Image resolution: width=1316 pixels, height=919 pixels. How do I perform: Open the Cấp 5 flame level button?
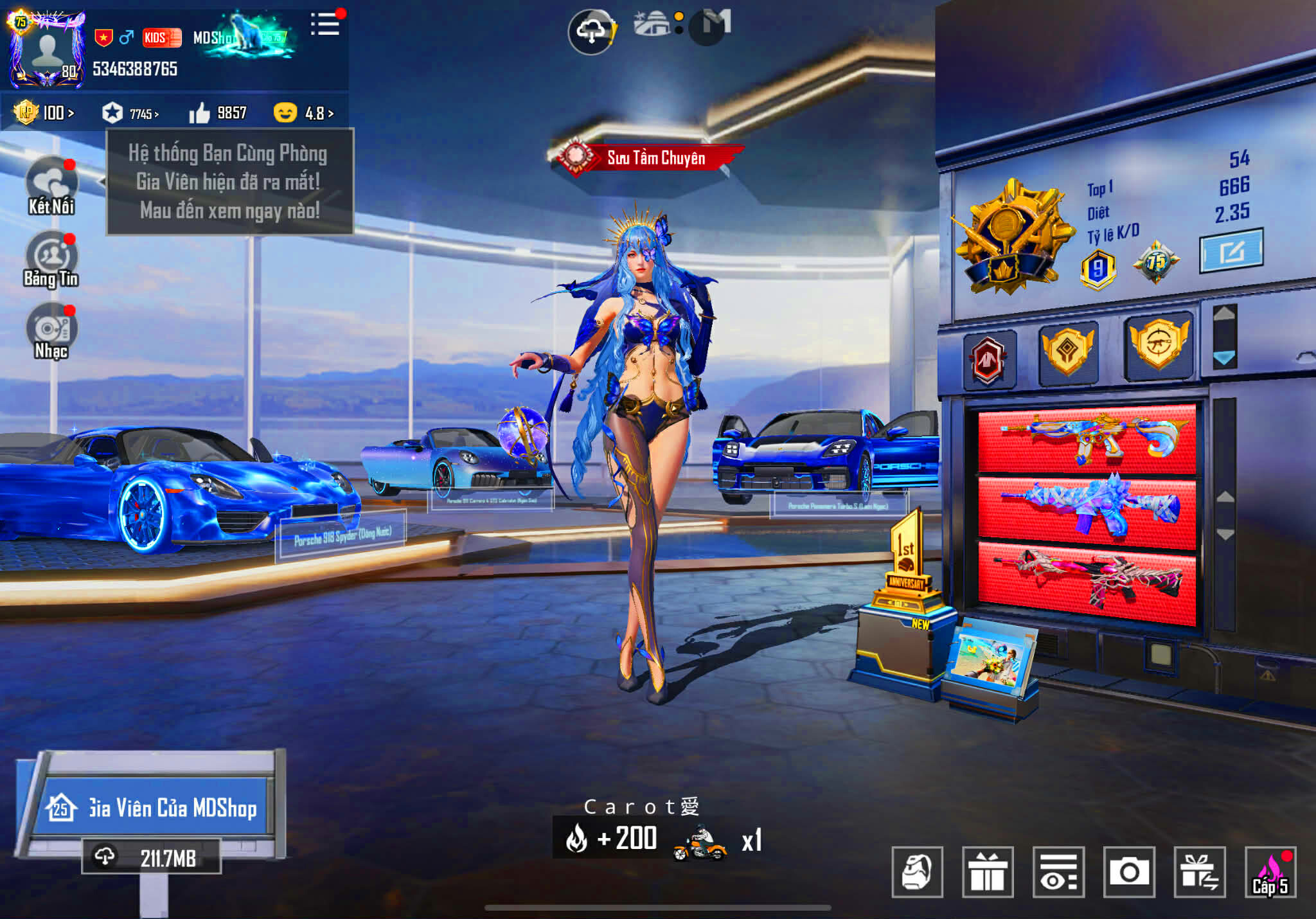tap(1270, 872)
